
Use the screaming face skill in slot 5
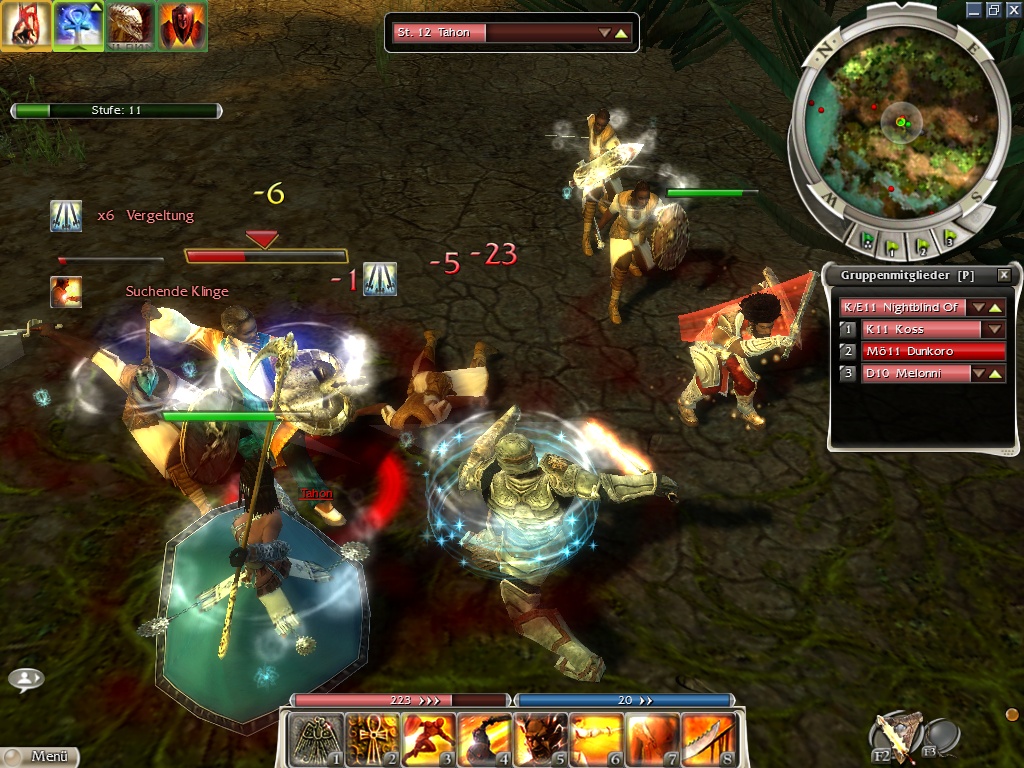tap(540, 739)
